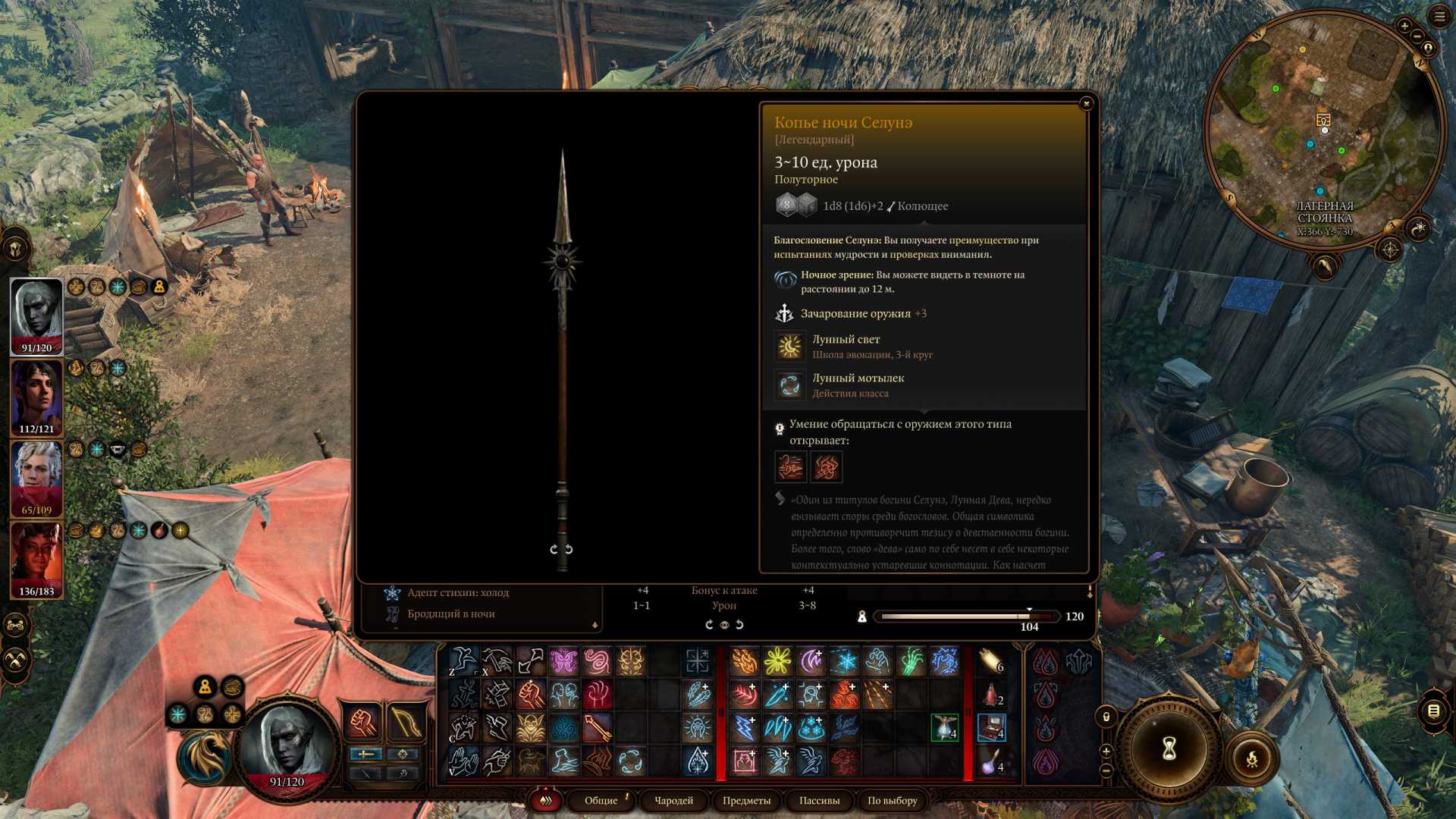The image size is (1456, 819).
Task: Switch to the Общие hotbar tab
Action: pos(601,801)
